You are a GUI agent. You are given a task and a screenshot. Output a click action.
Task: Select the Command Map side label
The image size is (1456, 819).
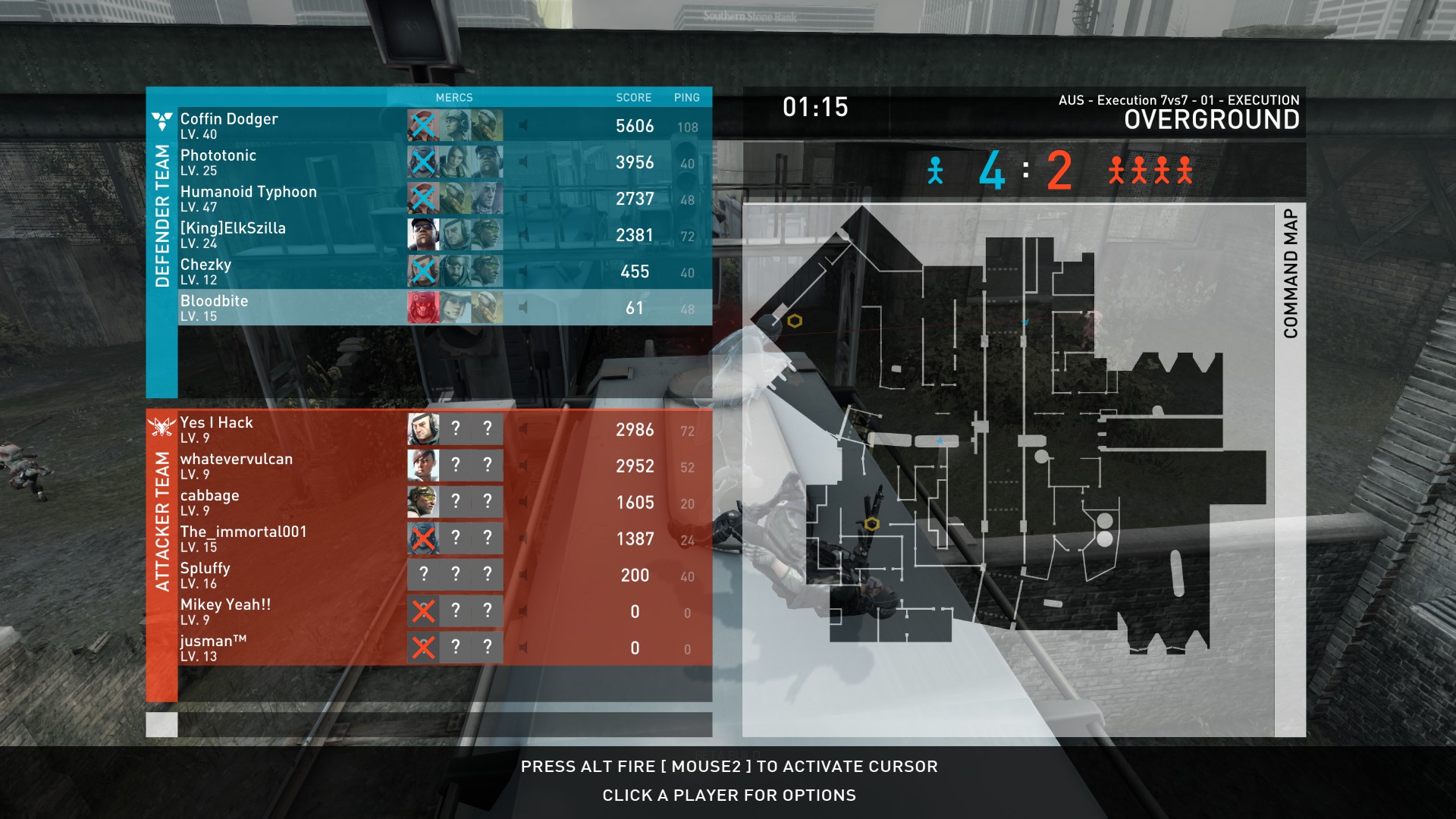click(1291, 274)
